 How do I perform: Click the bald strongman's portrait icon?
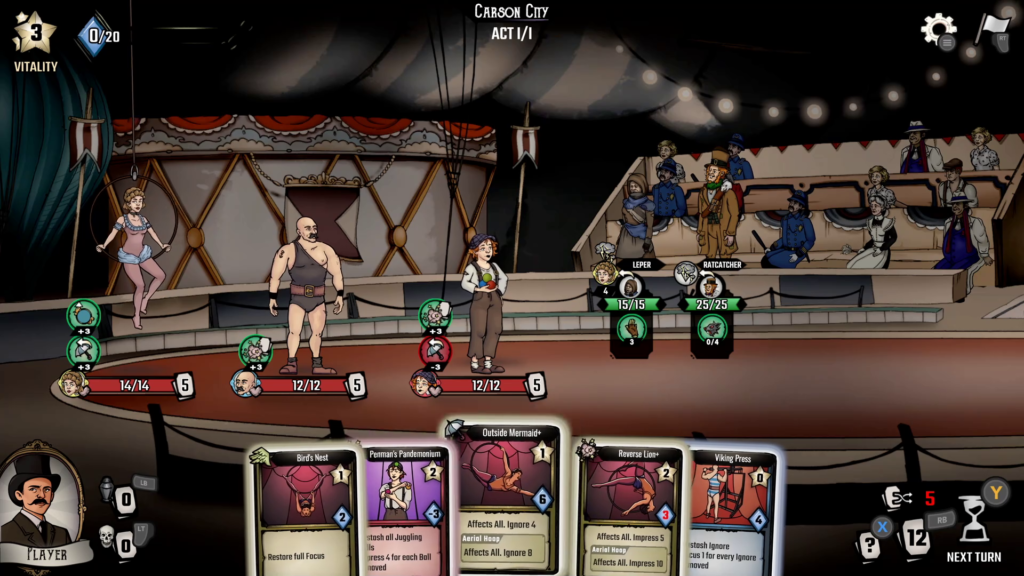[245, 383]
